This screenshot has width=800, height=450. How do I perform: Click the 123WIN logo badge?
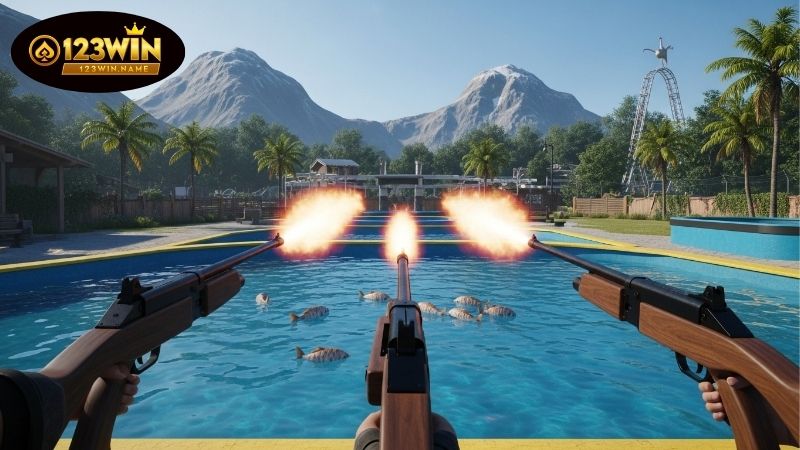(x=97, y=52)
